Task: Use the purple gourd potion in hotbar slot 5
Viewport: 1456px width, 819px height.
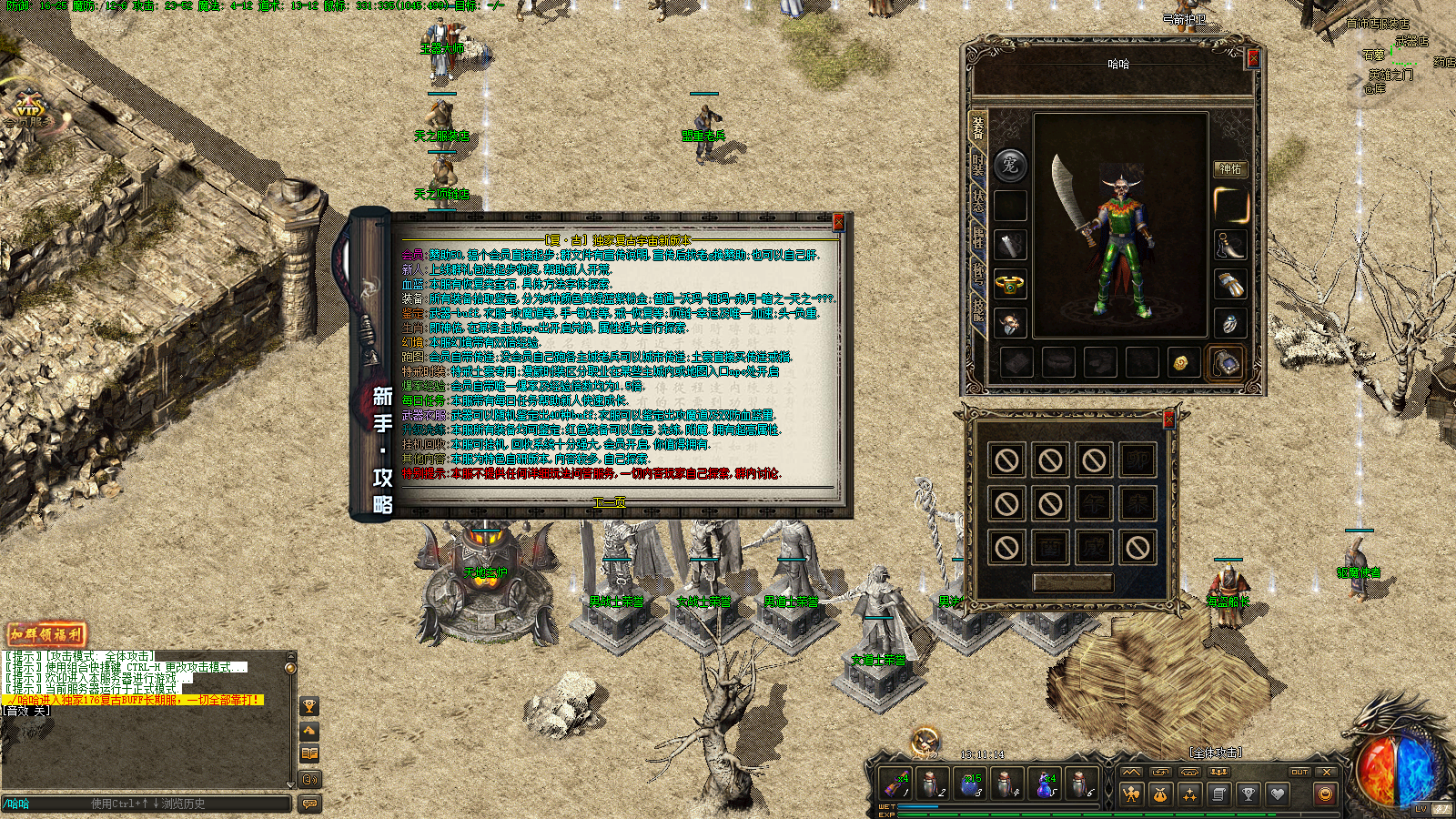Action: click(x=1044, y=784)
